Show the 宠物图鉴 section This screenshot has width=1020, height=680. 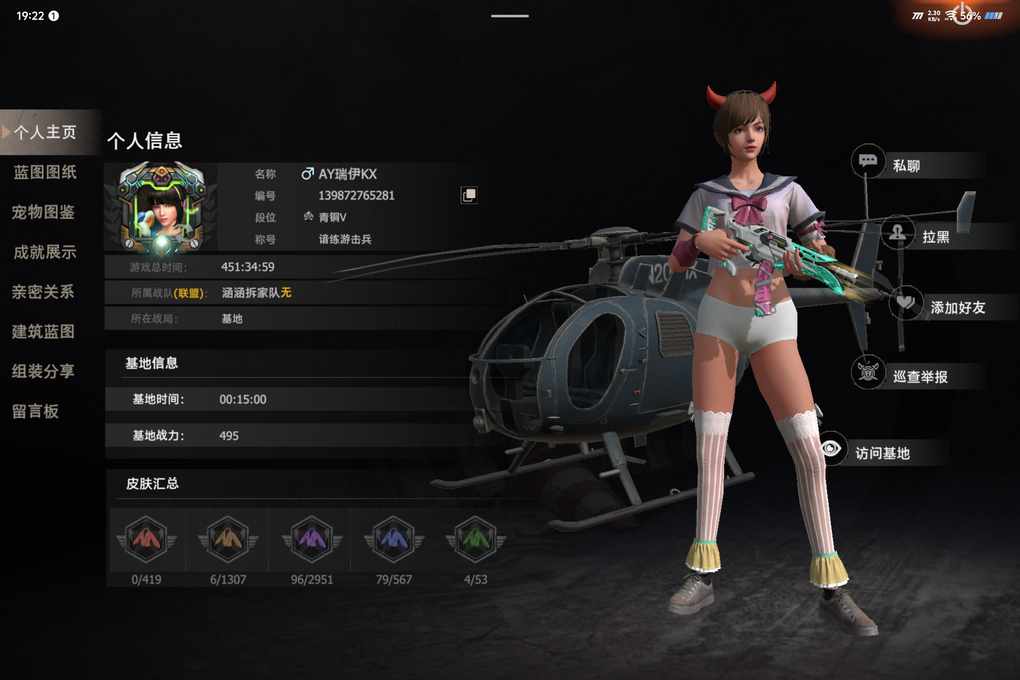(x=44, y=212)
